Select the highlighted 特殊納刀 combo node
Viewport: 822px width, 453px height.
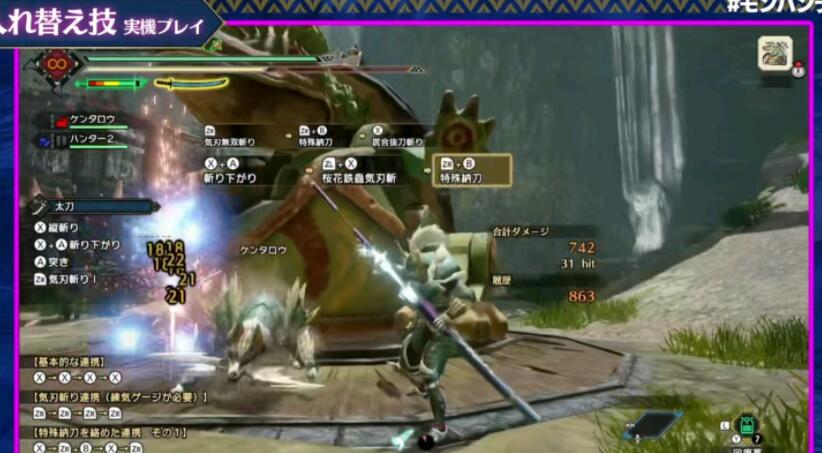[472, 170]
